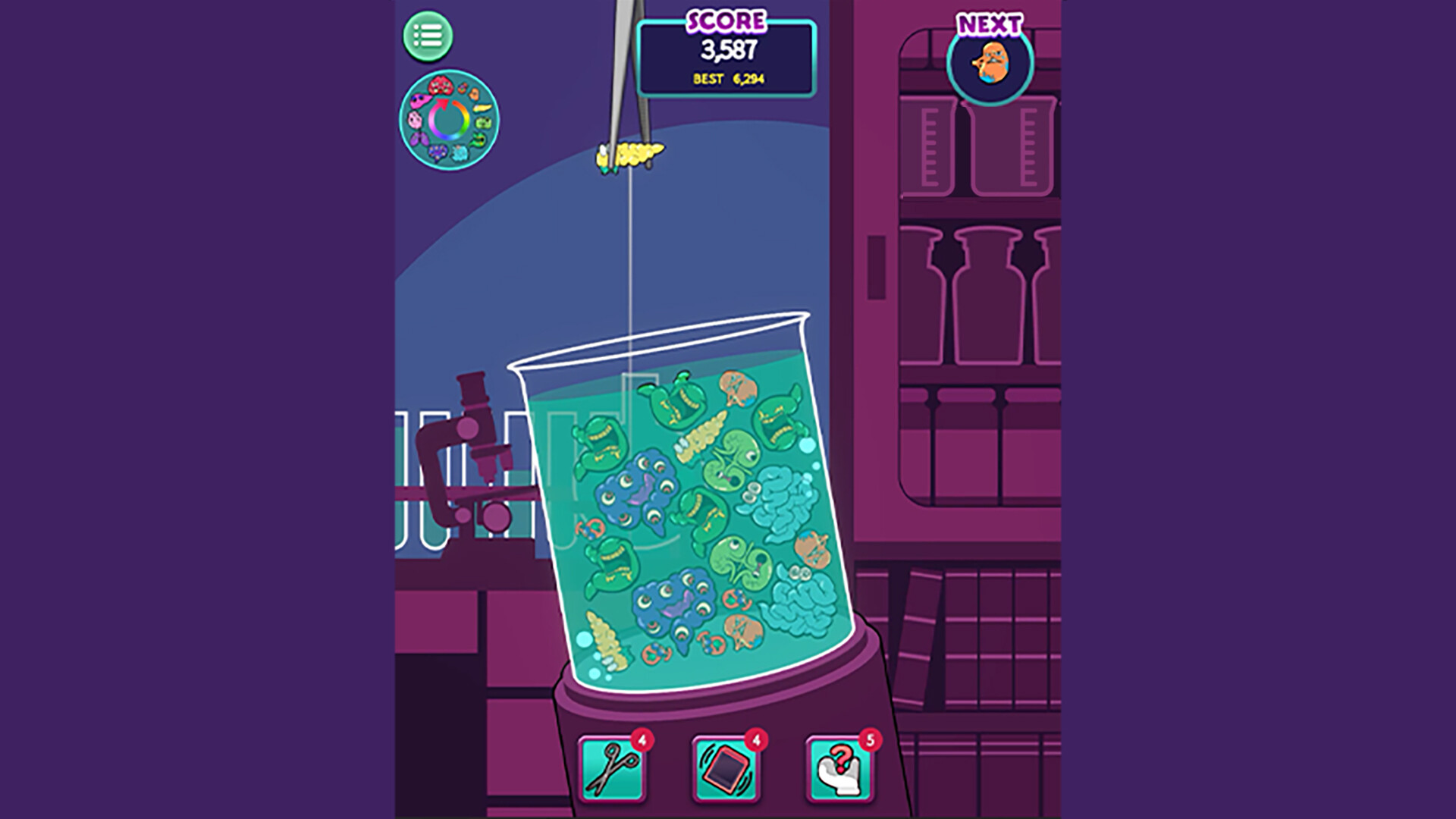Select the red brain icon on the evolution wheel
The height and width of the screenshot is (819, 1456).
(441, 85)
